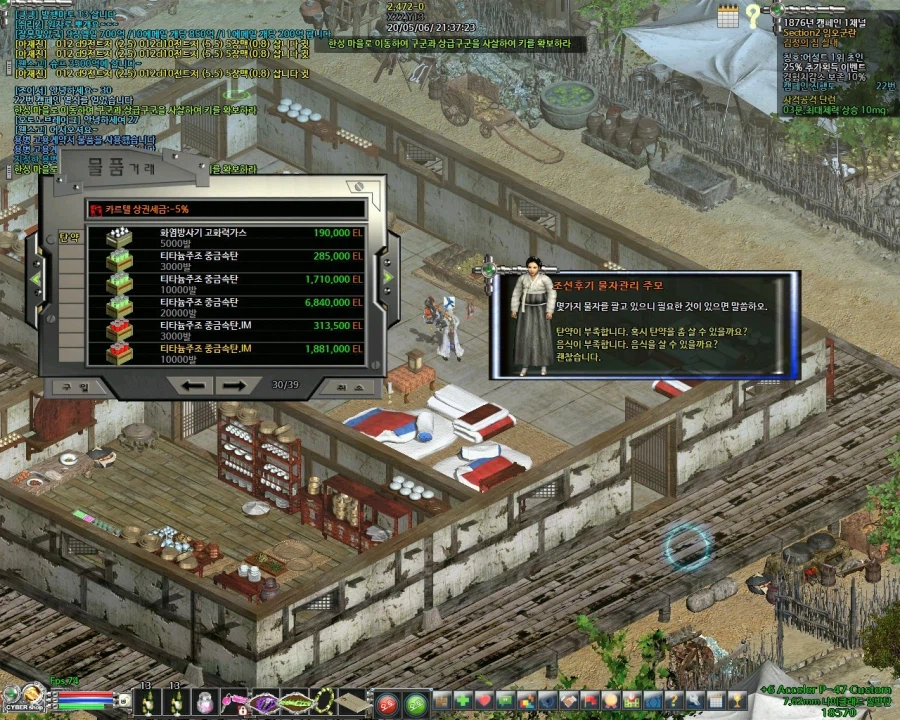The image size is (900, 720).
Task: Advance to the next shop page arrow
Action: pyautogui.click(x=234, y=386)
